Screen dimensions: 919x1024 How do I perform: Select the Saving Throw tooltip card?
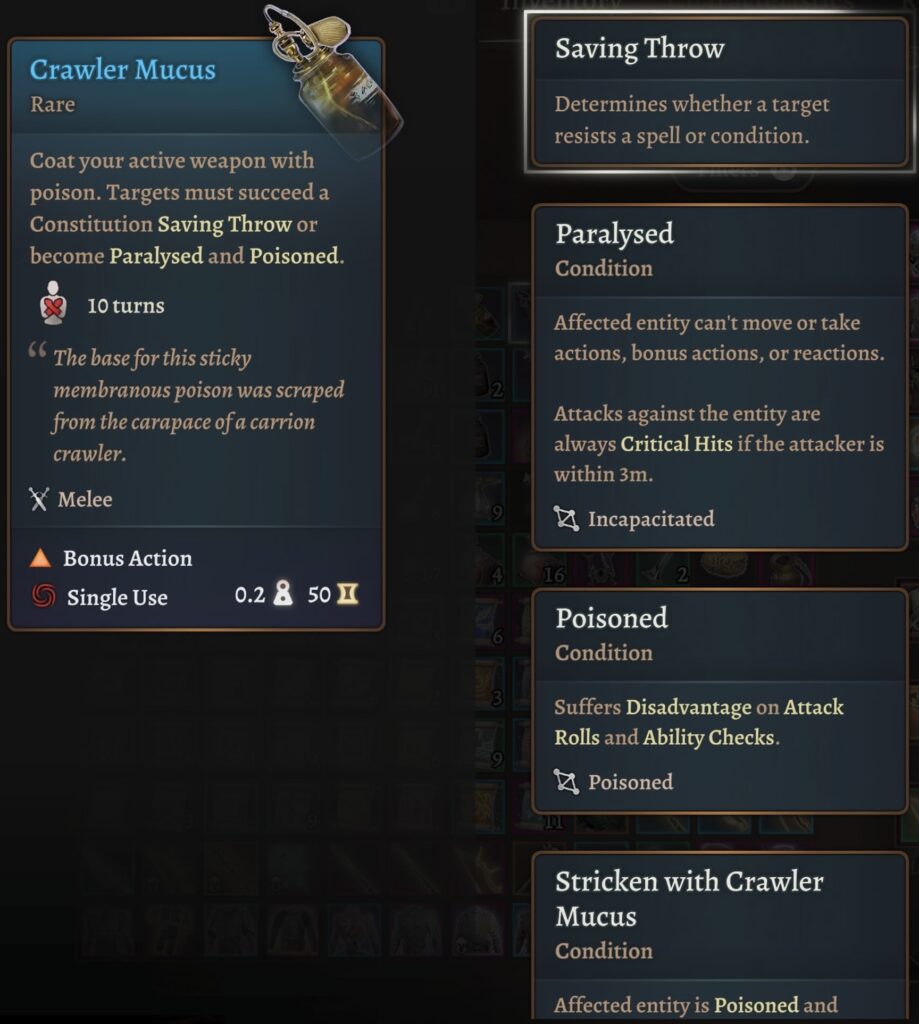click(718, 93)
